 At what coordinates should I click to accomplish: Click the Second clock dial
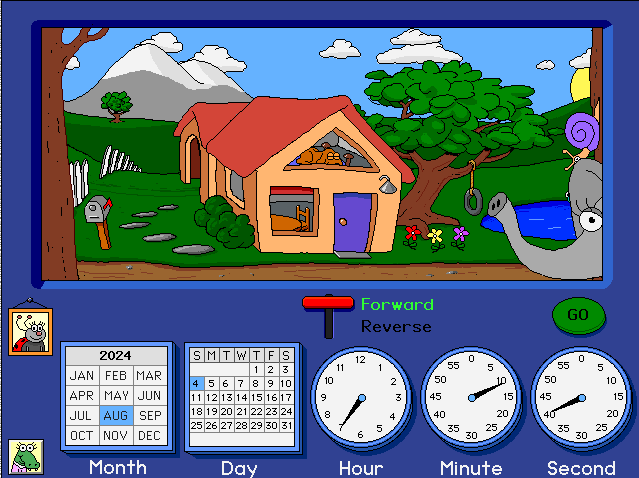coord(581,398)
